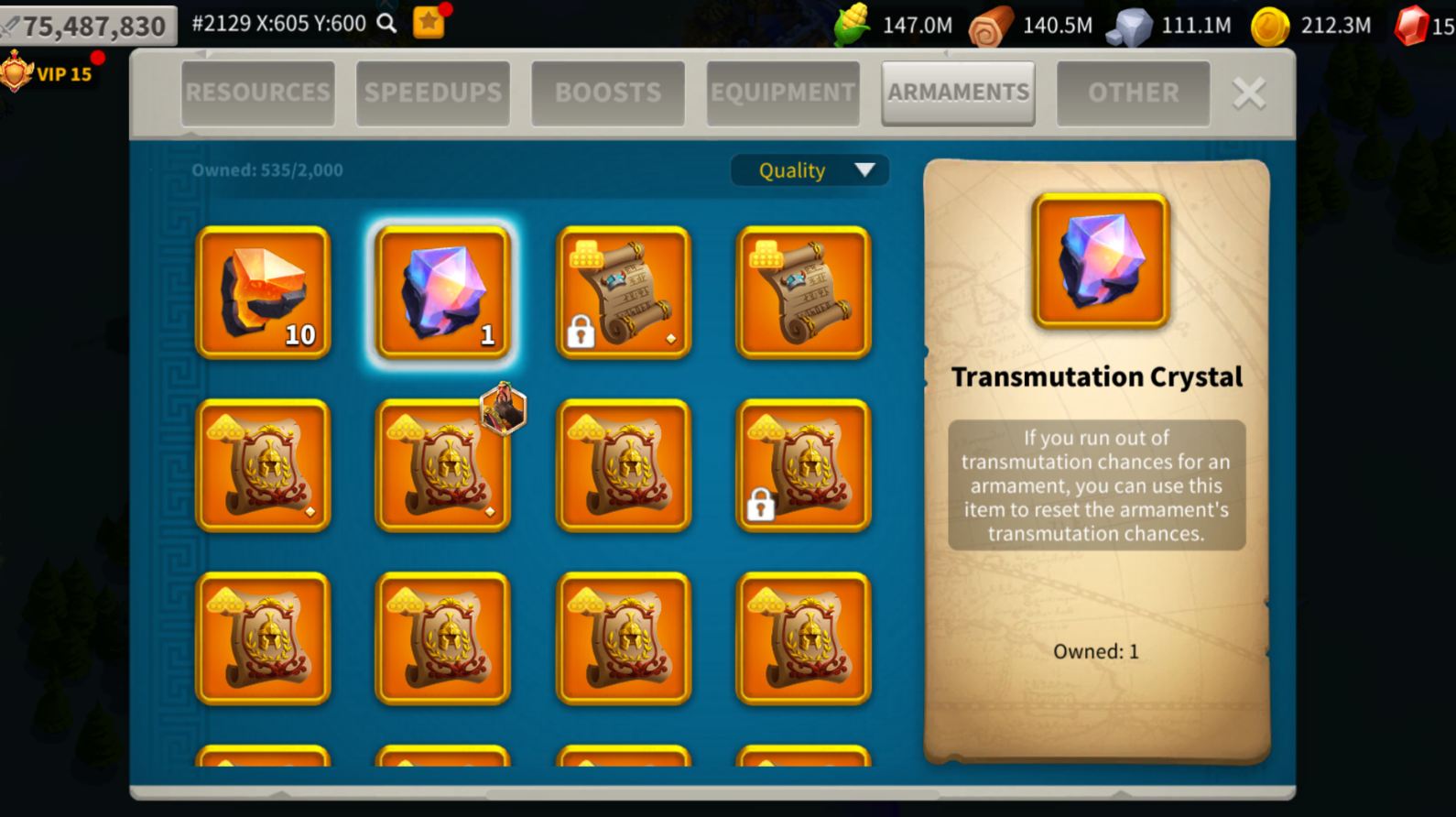The image size is (1456, 817).
Task: Open the Other items category
Action: click(1133, 92)
